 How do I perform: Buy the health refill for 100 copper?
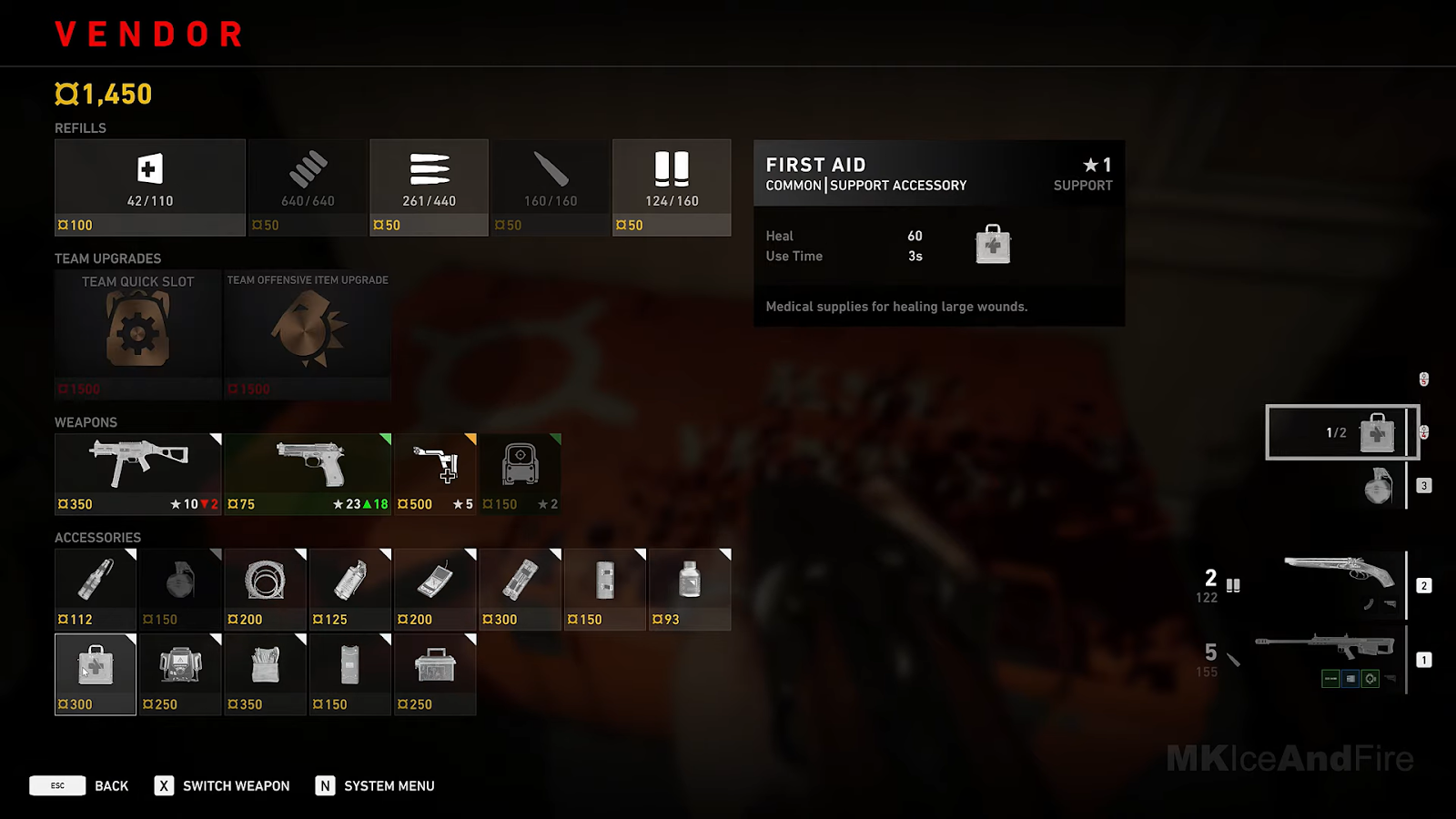149,187
